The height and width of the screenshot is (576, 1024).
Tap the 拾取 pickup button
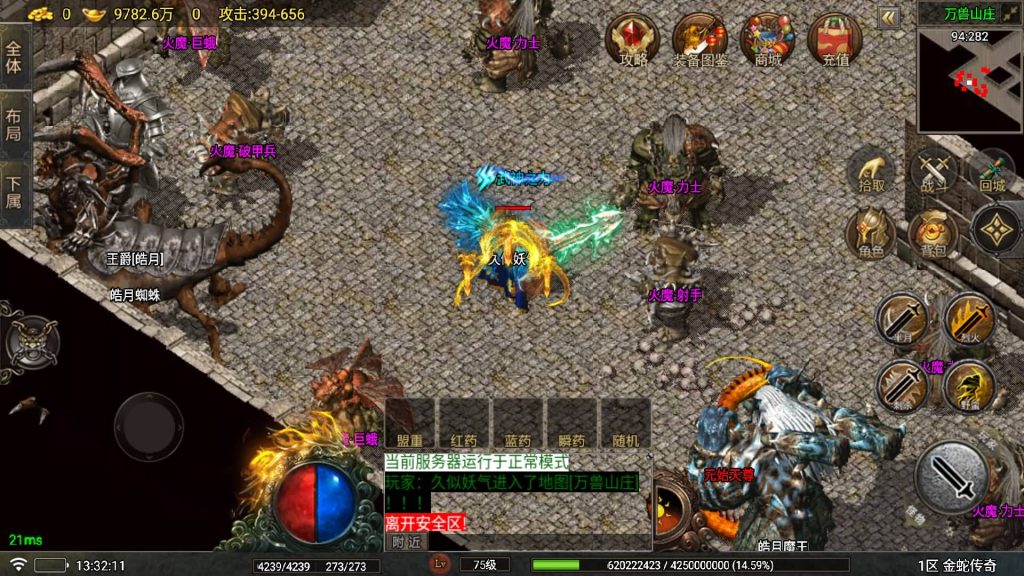tap(871, 171)
